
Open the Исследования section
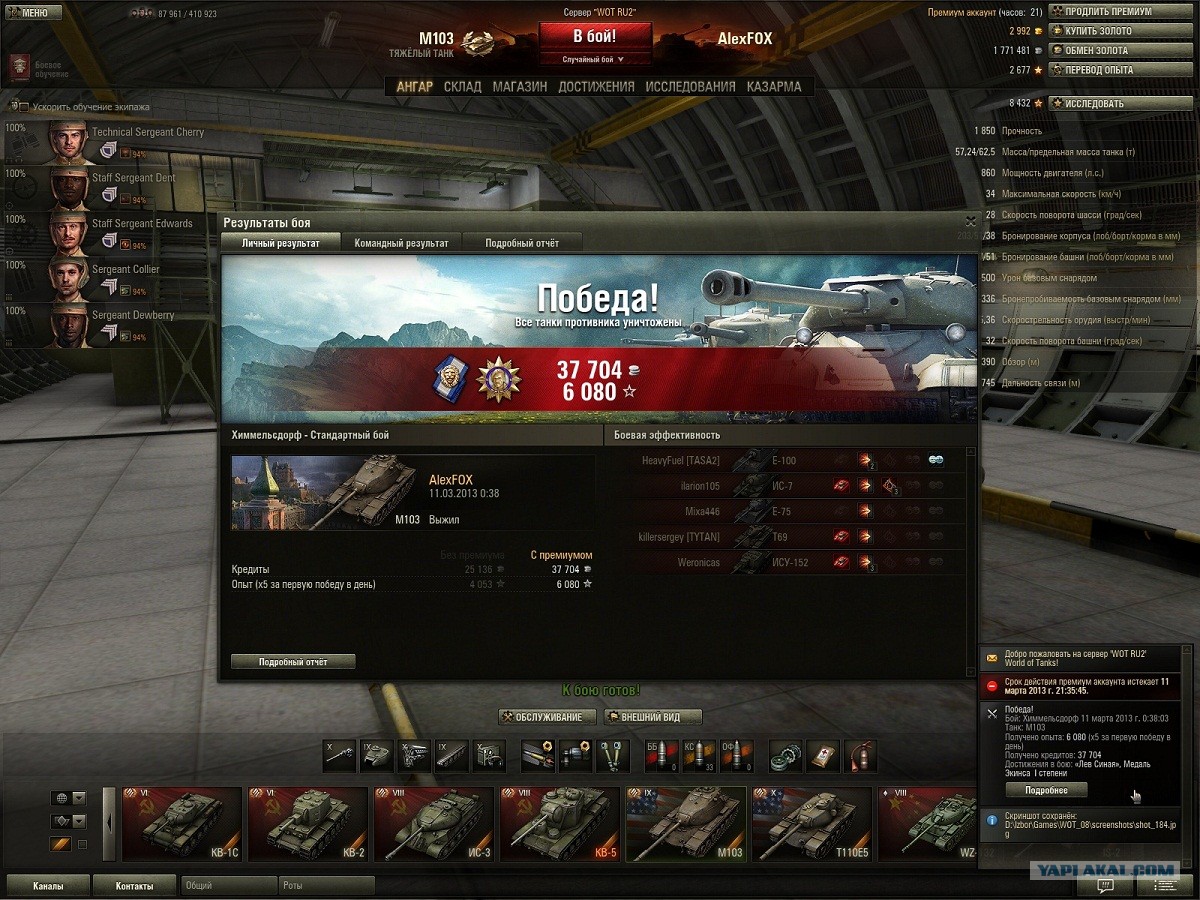690,87
